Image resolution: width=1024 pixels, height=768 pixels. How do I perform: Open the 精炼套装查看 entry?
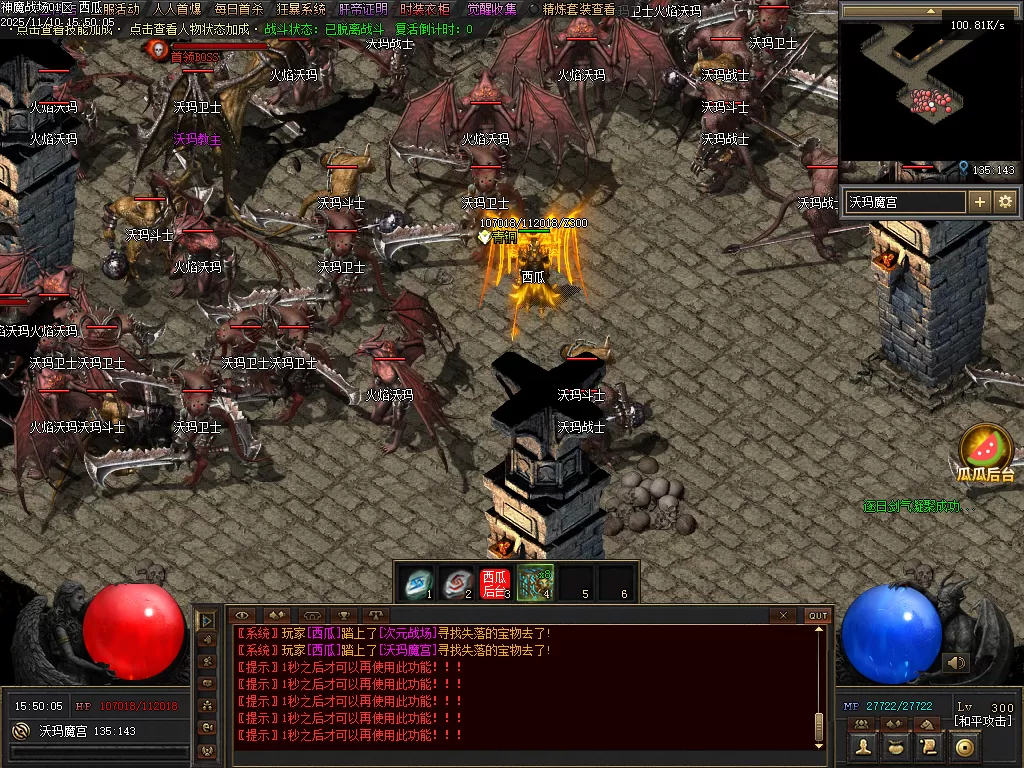click(x=579, y=9)
